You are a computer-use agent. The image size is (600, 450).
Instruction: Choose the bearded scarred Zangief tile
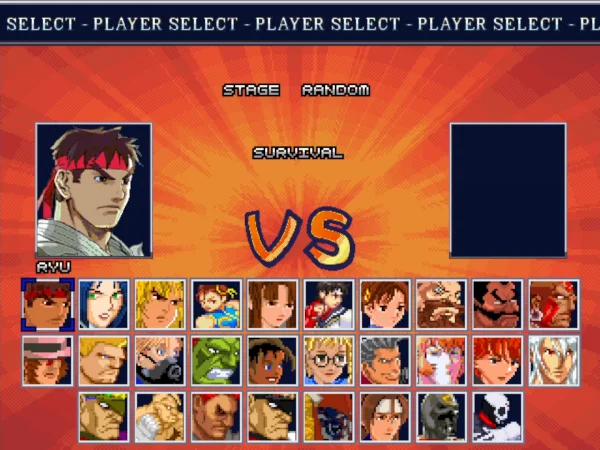coord(441,305)
